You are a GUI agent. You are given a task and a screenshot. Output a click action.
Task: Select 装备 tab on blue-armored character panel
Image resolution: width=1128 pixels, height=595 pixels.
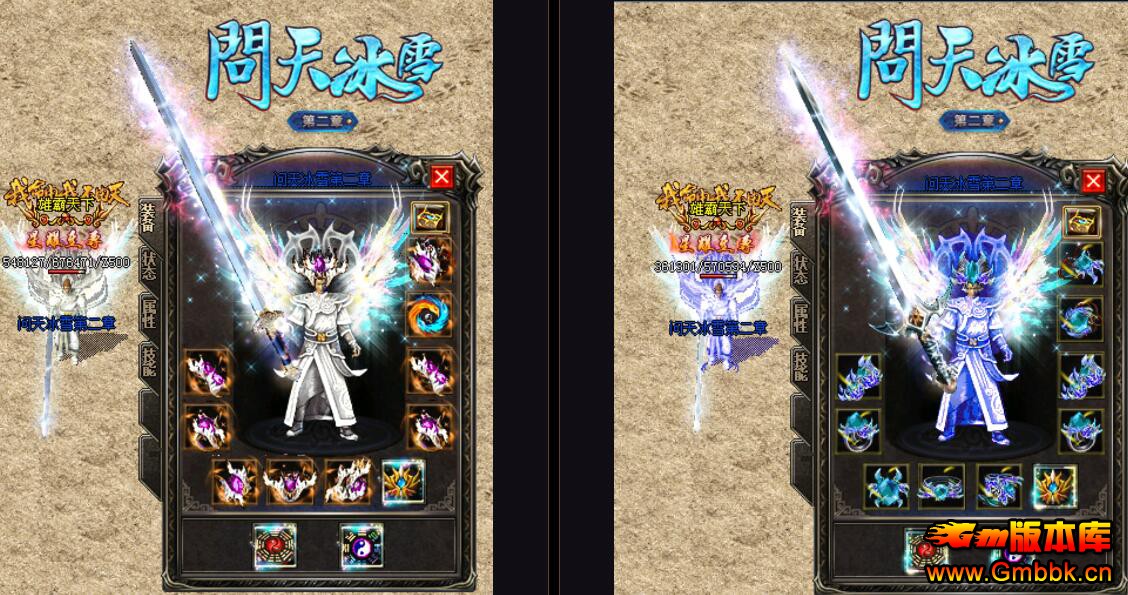(799, 220)
